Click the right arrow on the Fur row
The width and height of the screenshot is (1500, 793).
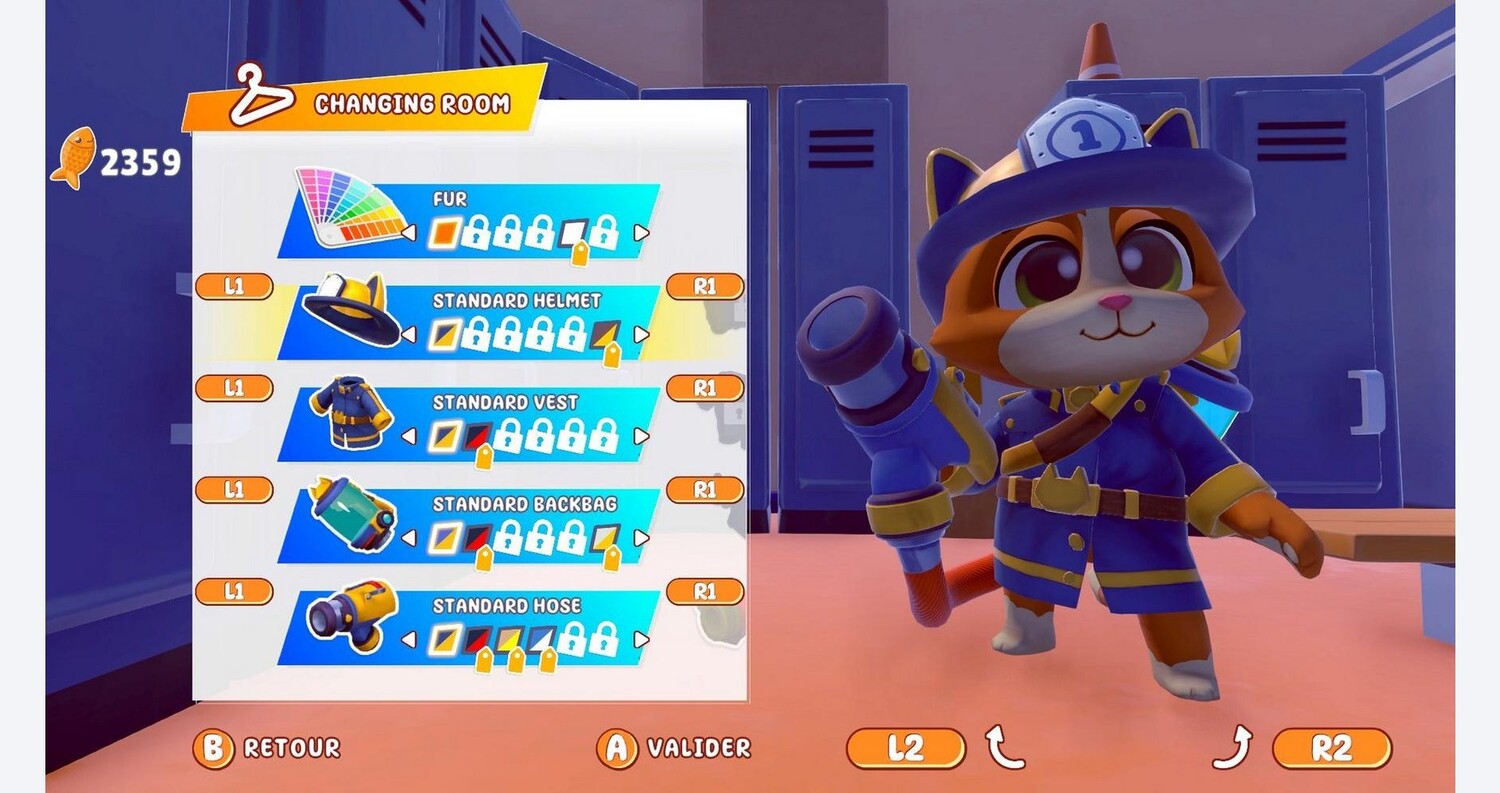pyautogui.click(x=641, y=233)
